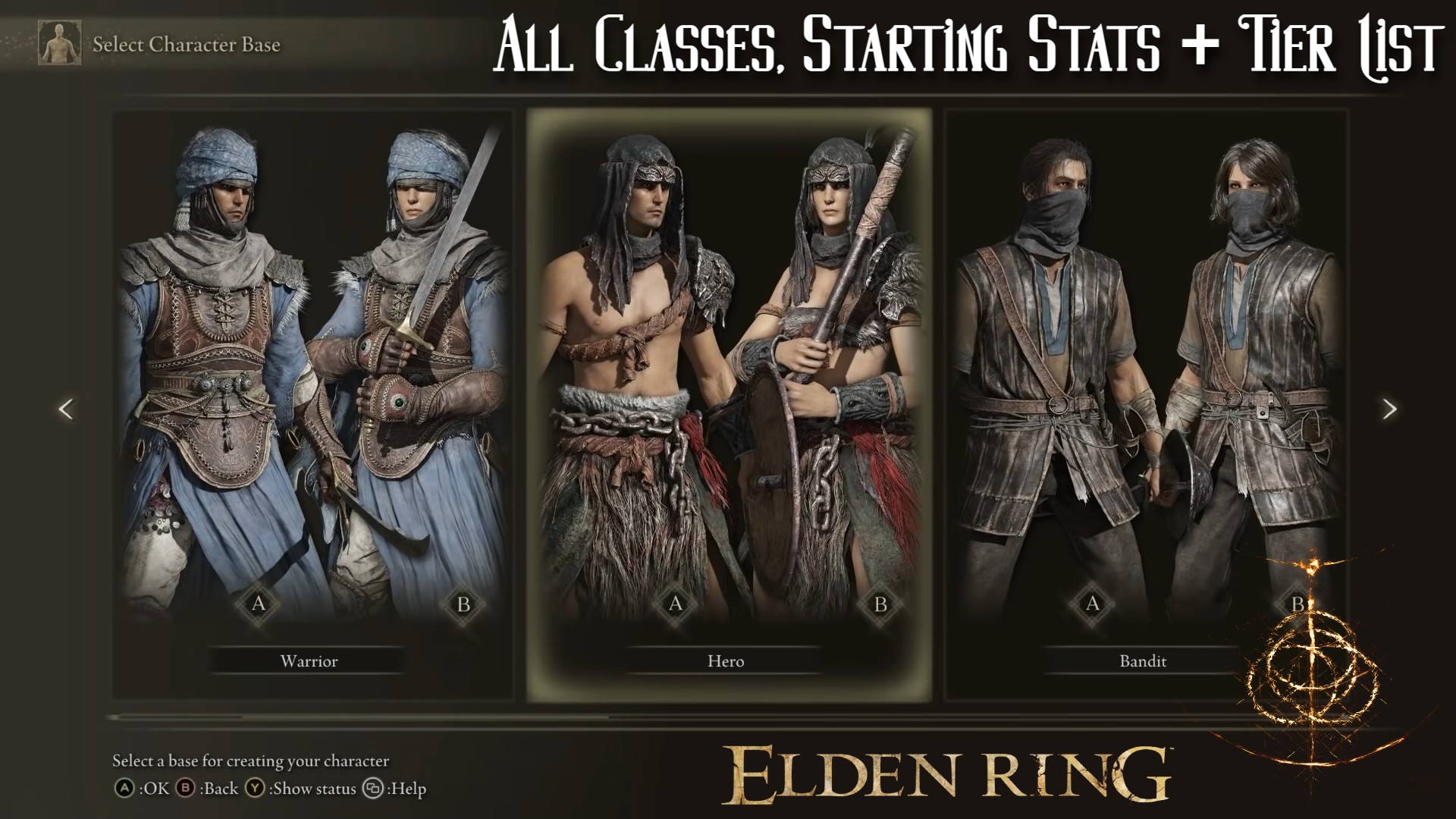Select body type A for the Bandit
1456x819 pixels.
point(1092,605)
